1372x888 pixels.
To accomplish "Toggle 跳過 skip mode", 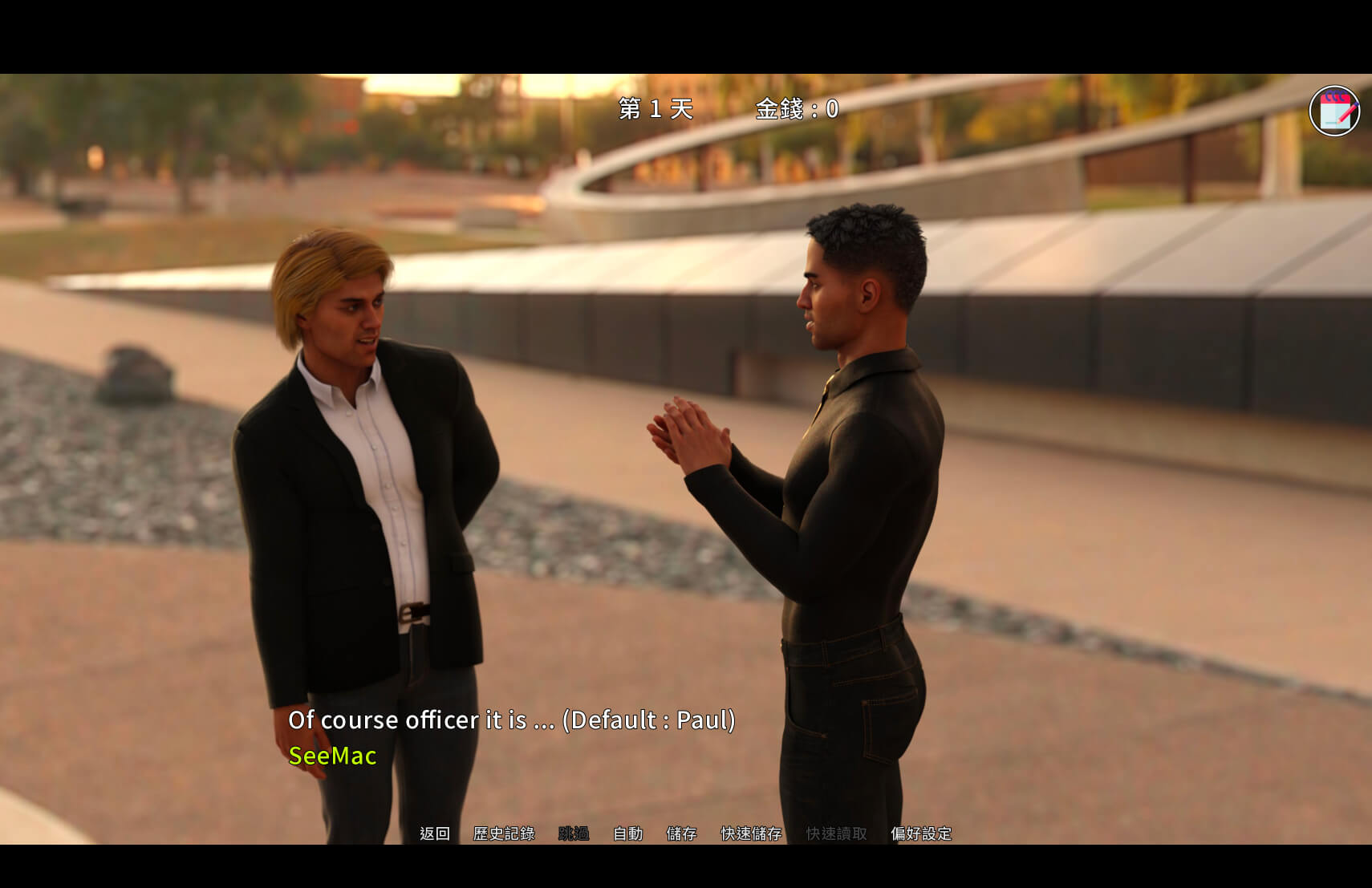I will point(574,833).
